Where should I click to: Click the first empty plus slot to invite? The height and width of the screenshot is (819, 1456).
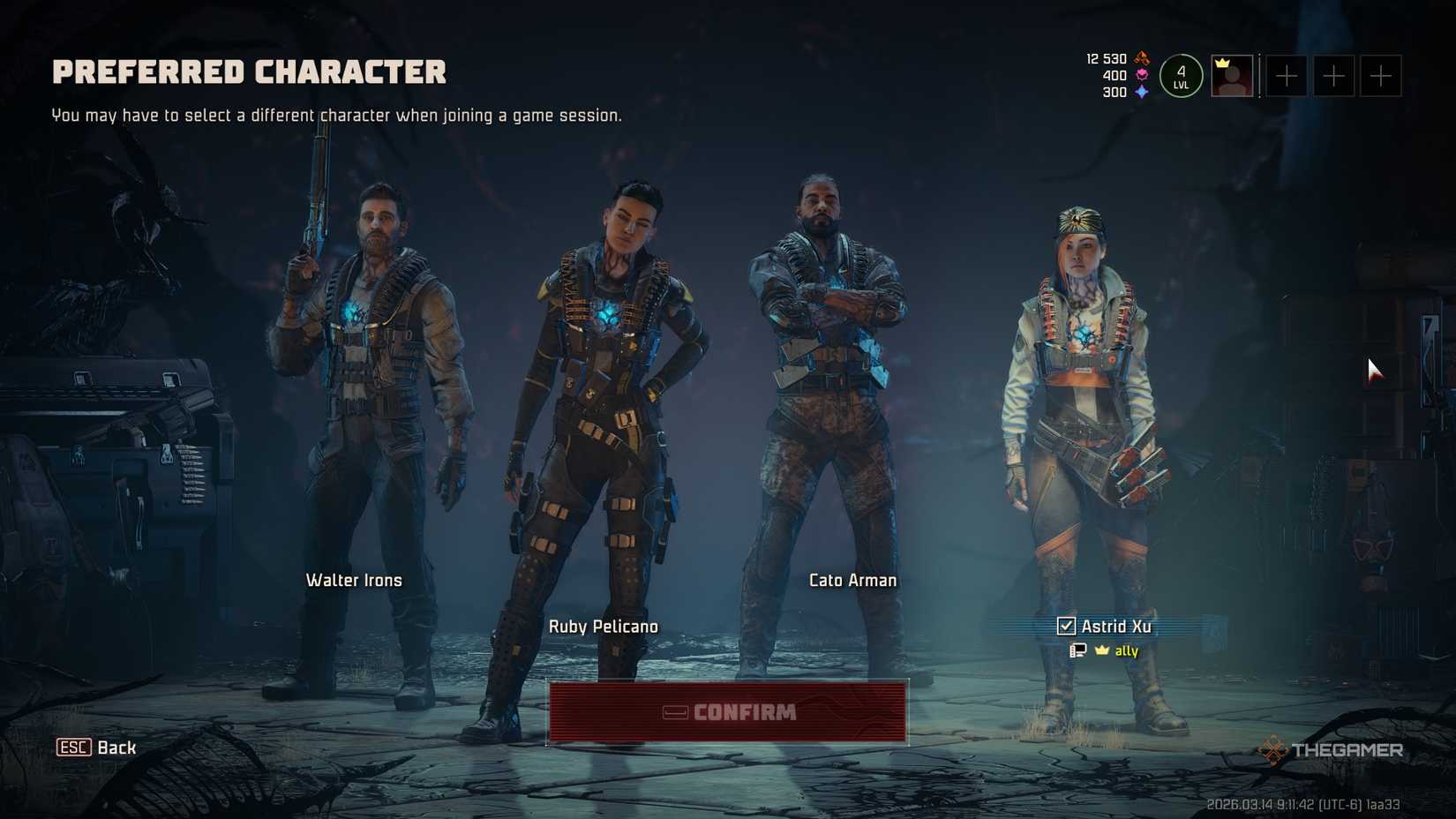(x=1286, y=76)
